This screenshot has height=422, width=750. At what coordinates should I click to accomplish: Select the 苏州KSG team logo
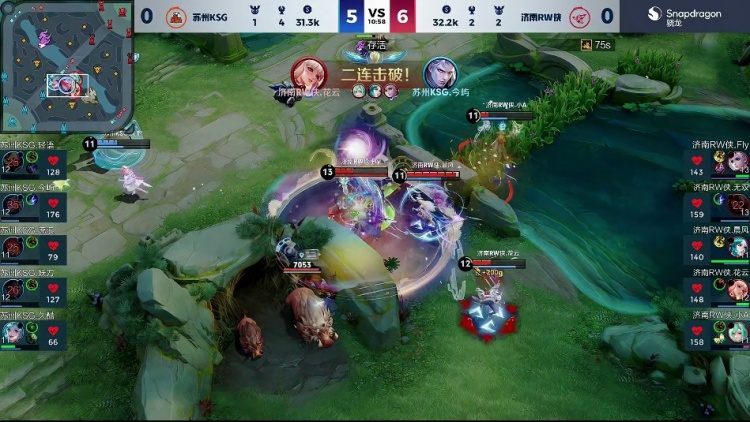click(176, 16)
